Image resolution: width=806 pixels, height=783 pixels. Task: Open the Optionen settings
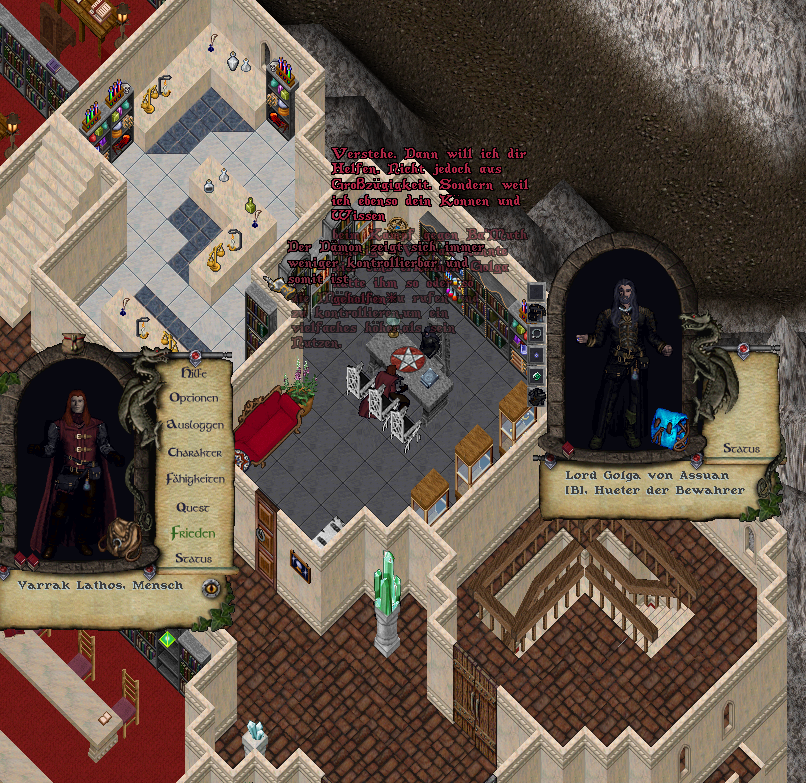(194, 398)
